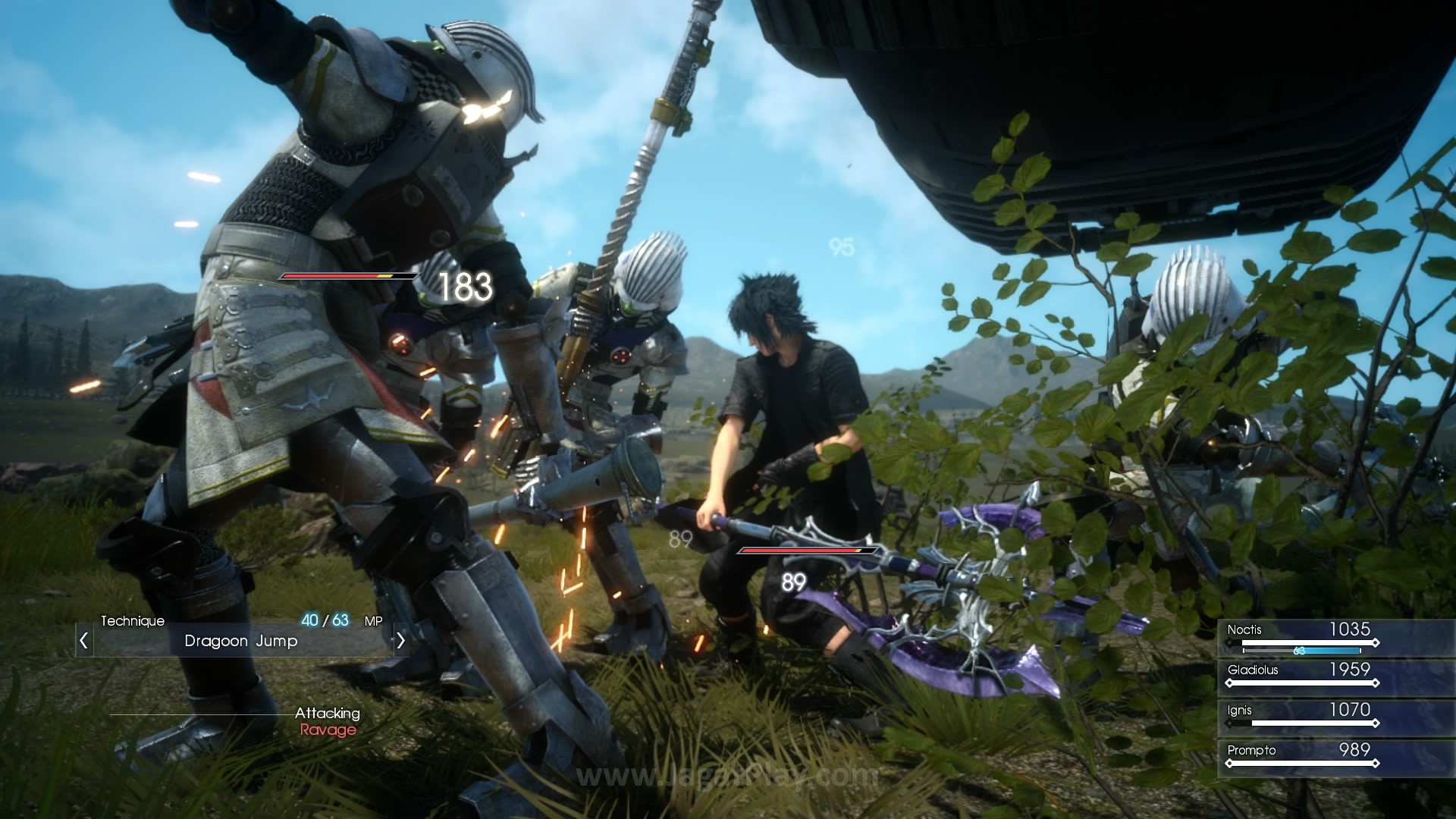This screenshot has width=1456, height=819.
Task: Click Prompto's HP value of 989
Action: [1354, 750]
